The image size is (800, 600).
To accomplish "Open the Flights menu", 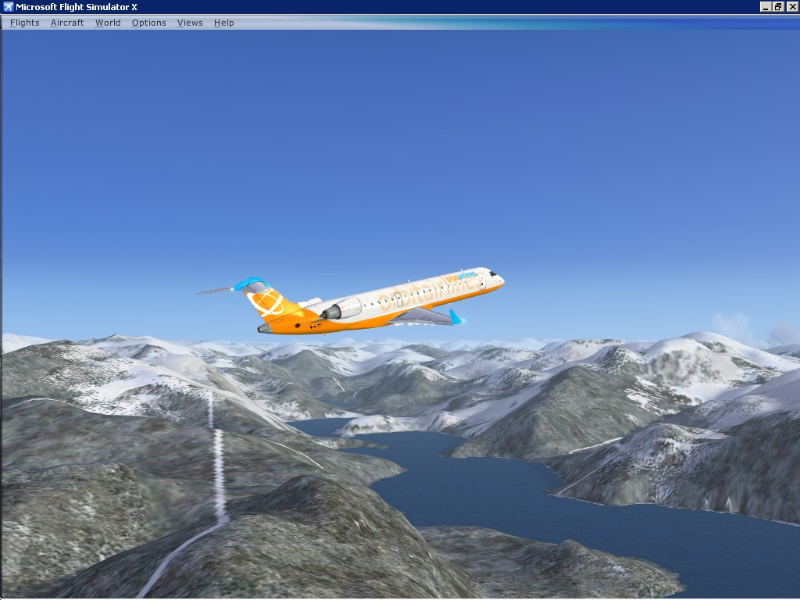I will (25, 23).
